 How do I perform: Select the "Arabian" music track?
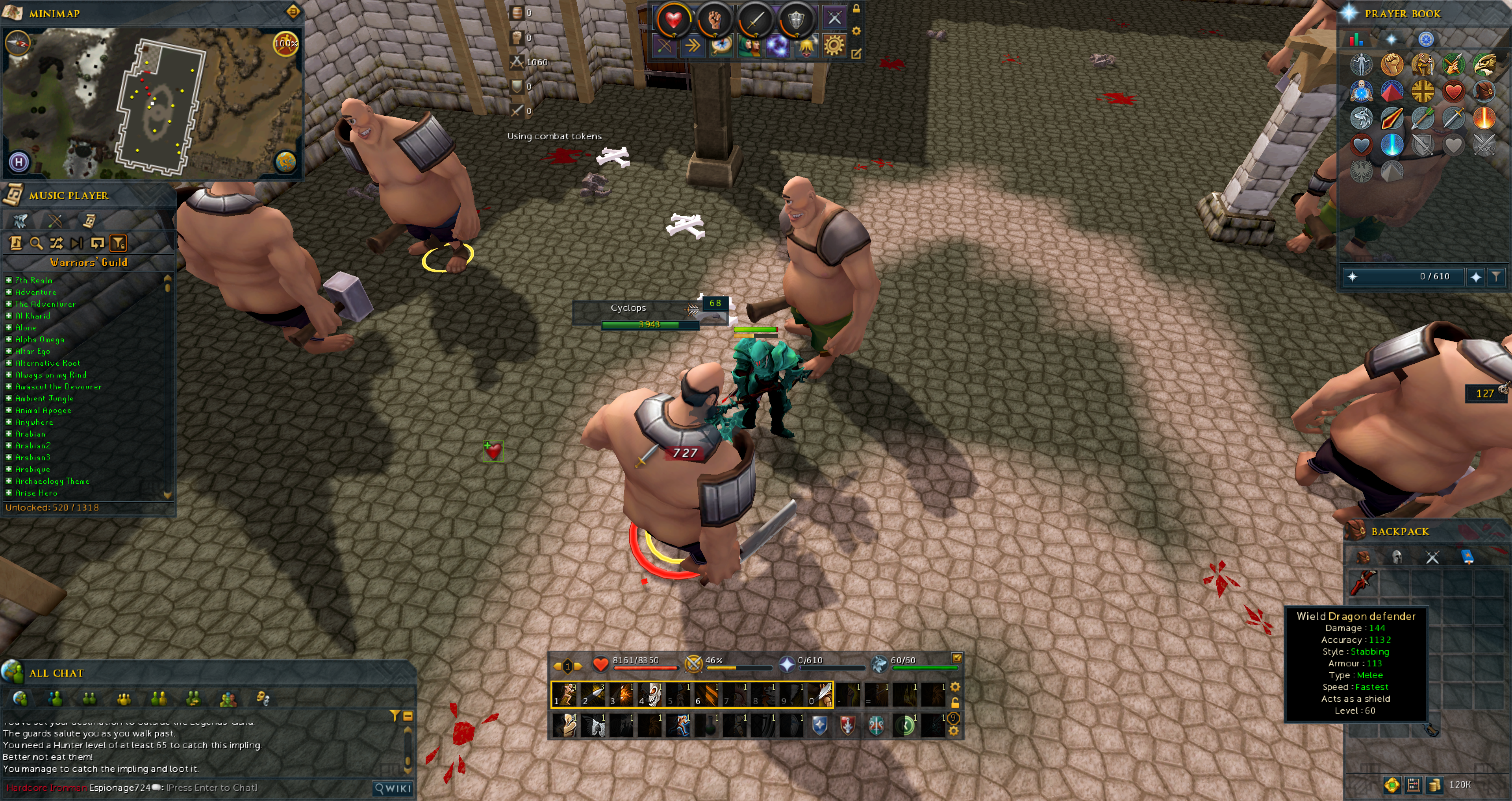30,434
